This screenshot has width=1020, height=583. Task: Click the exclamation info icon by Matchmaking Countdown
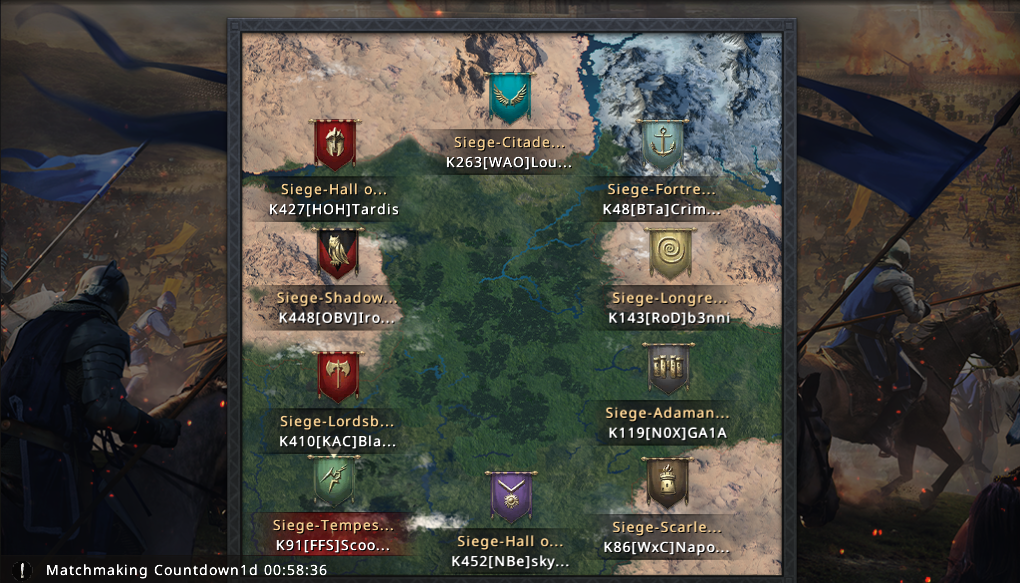click(x=23, y=570)
